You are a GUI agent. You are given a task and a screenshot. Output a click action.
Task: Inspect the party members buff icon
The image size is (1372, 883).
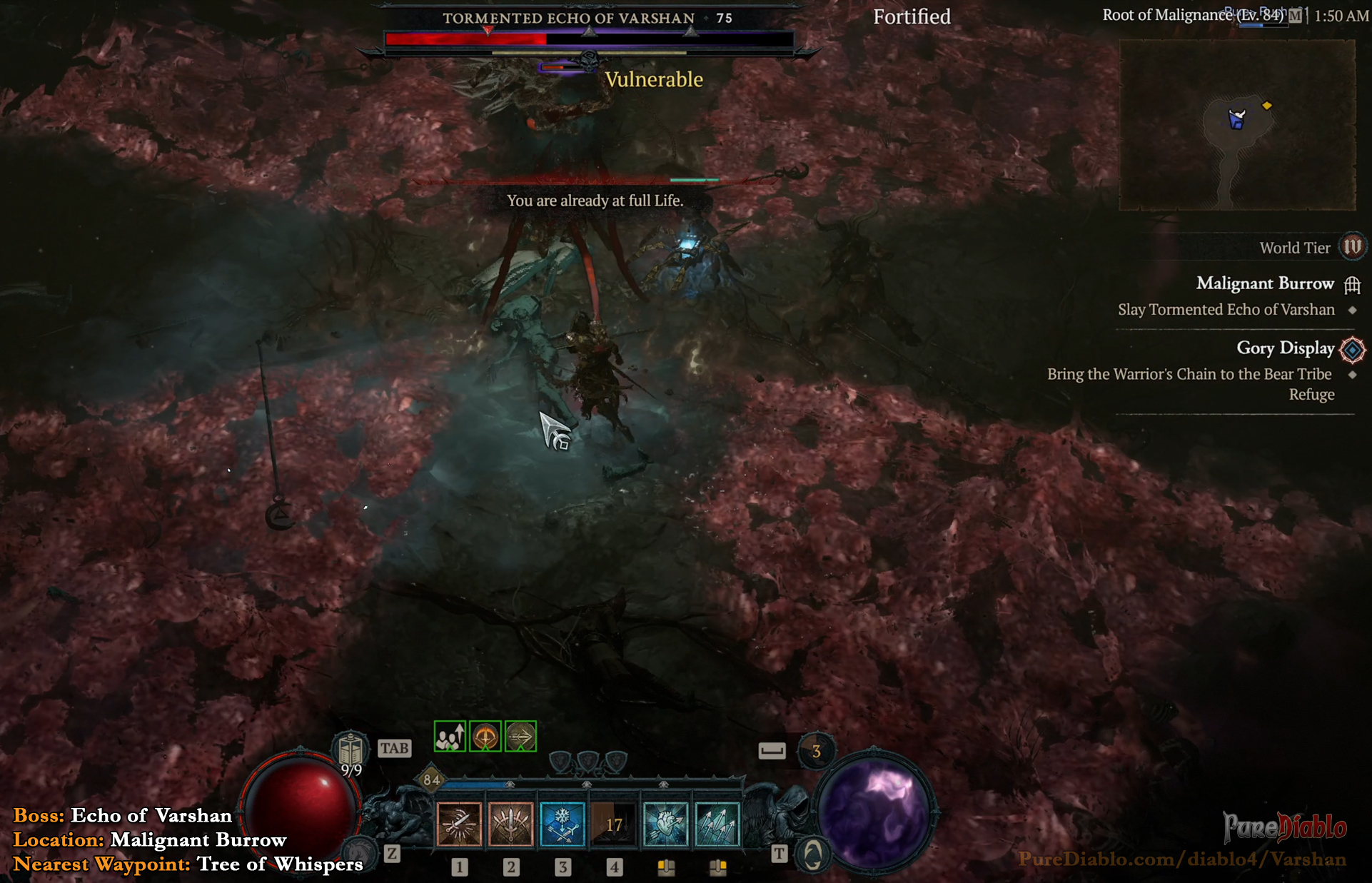[450, 737]
